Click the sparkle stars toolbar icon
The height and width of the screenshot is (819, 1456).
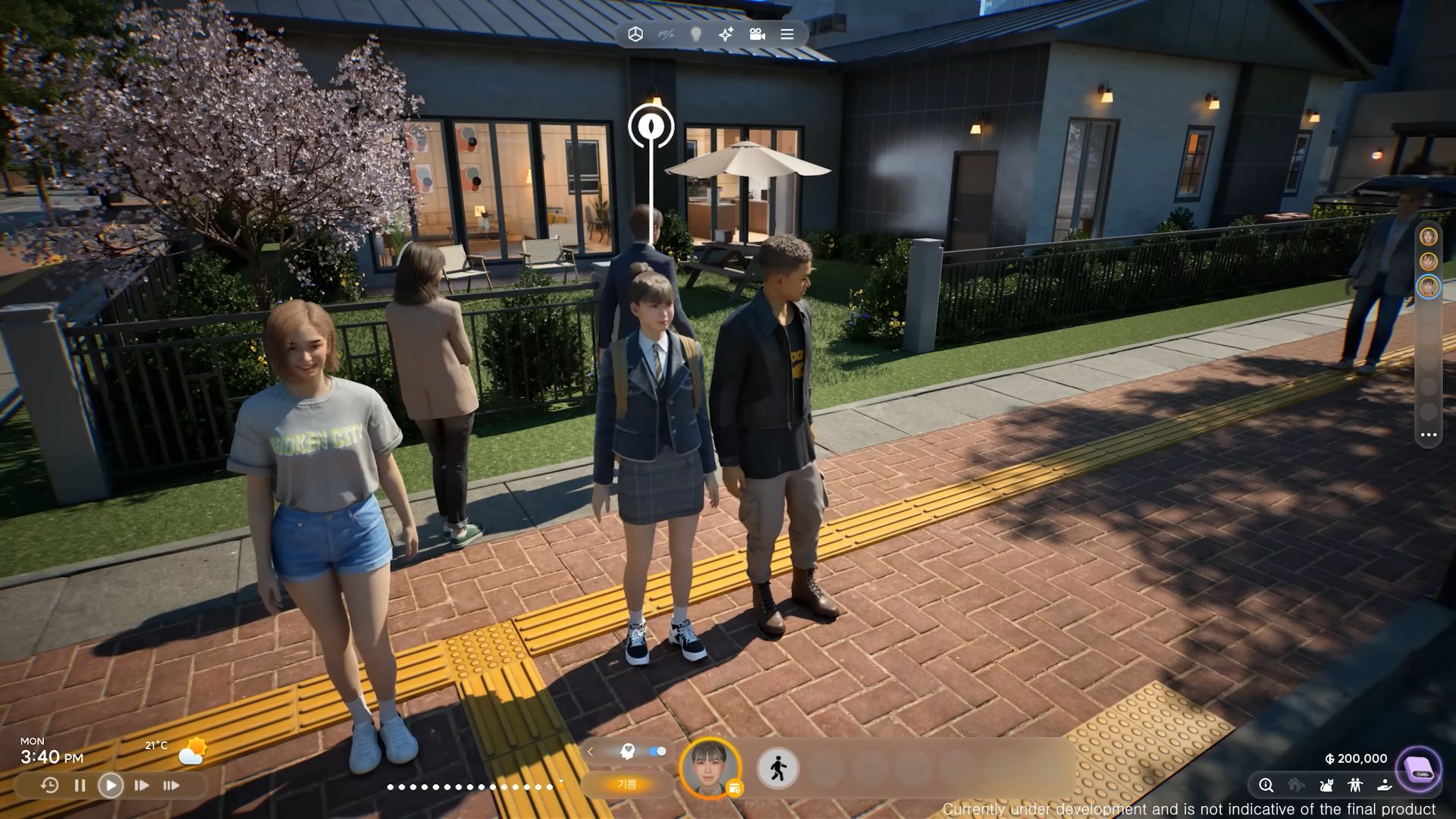(726, 34)
